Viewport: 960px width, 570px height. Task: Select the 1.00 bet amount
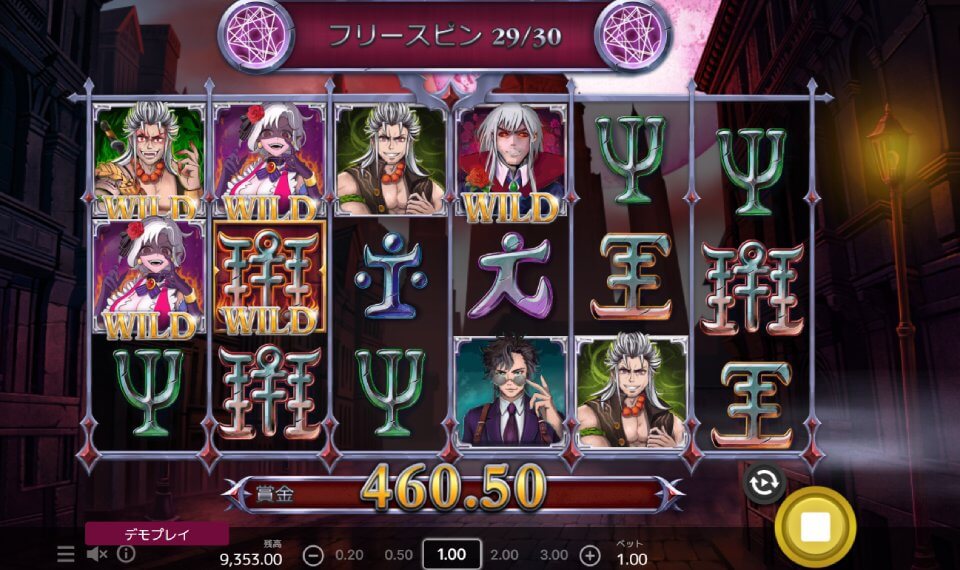pos(452,555)
